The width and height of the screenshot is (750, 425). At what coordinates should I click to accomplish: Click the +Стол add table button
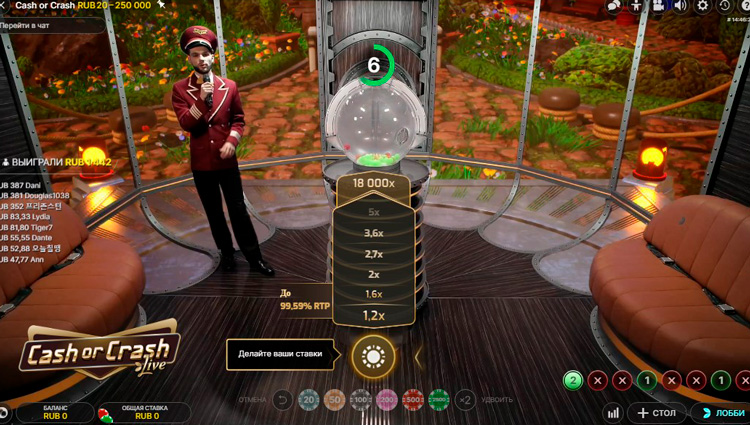click(x=657, y=413)
